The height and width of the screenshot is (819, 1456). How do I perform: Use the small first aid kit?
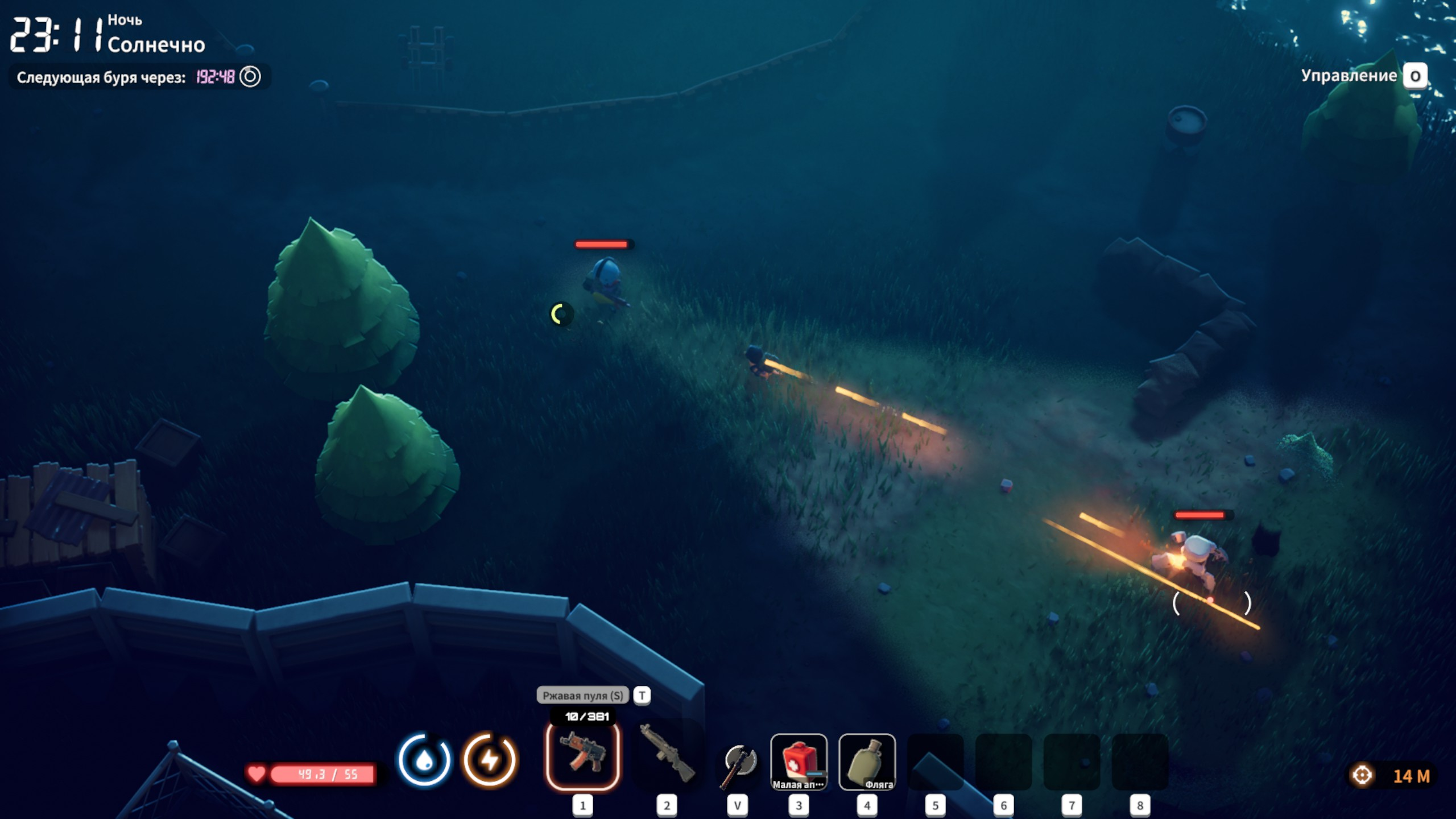coord(799,761)
